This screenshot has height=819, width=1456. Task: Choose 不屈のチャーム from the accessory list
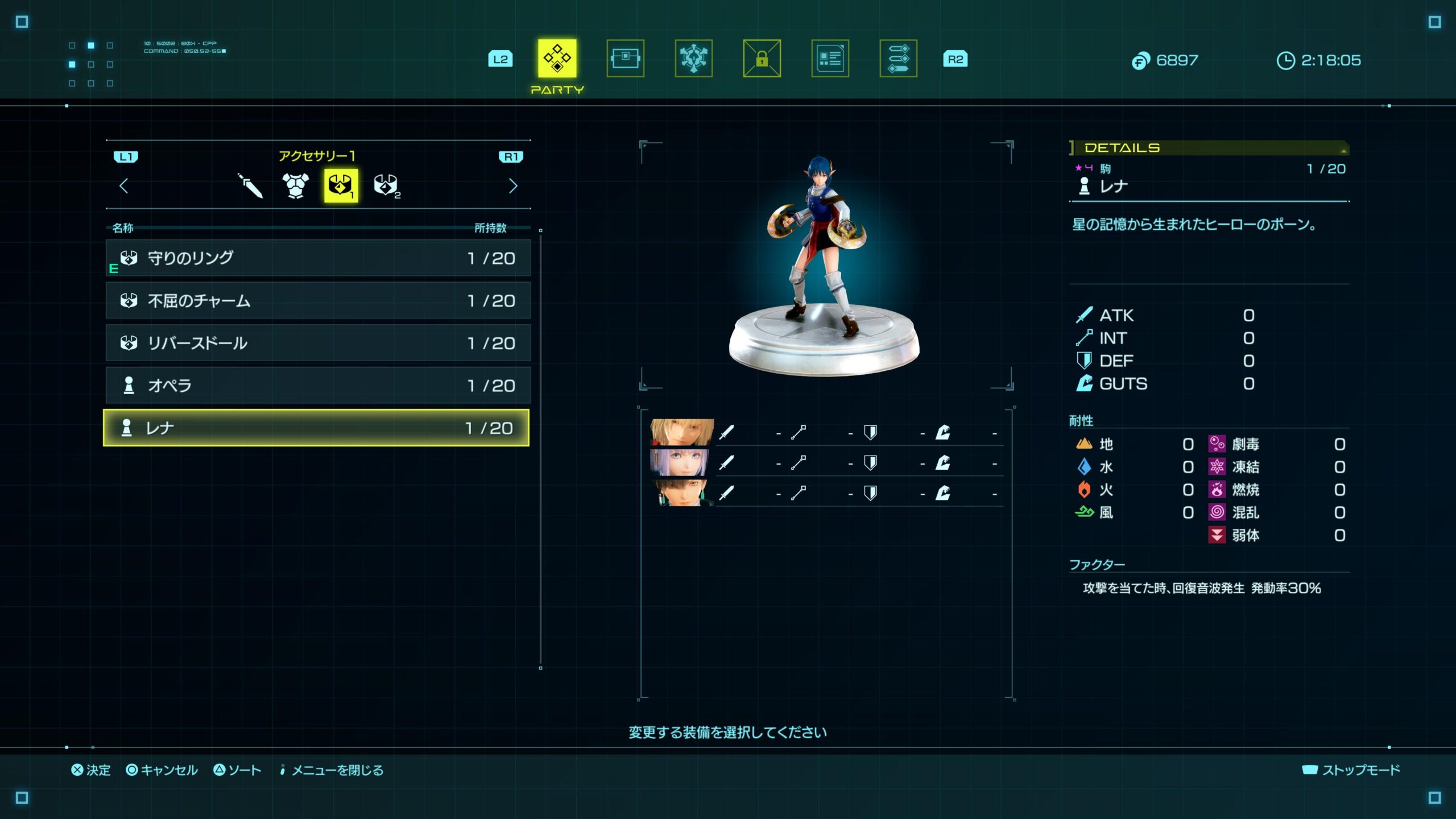click(x=318, y=300)
